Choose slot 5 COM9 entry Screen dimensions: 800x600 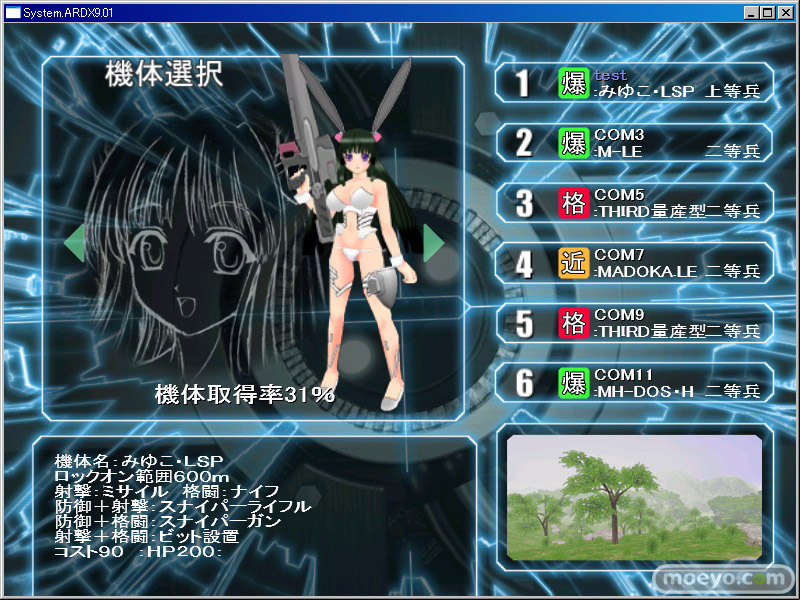pyautogui.click(x=635, y=323)
